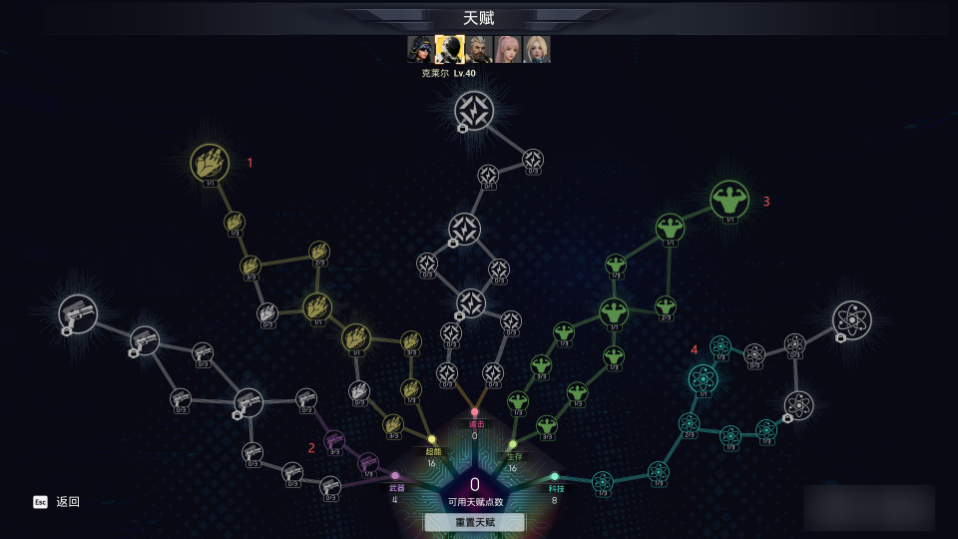Activate the glowing teal atom talent marked 4

point(703,378)
